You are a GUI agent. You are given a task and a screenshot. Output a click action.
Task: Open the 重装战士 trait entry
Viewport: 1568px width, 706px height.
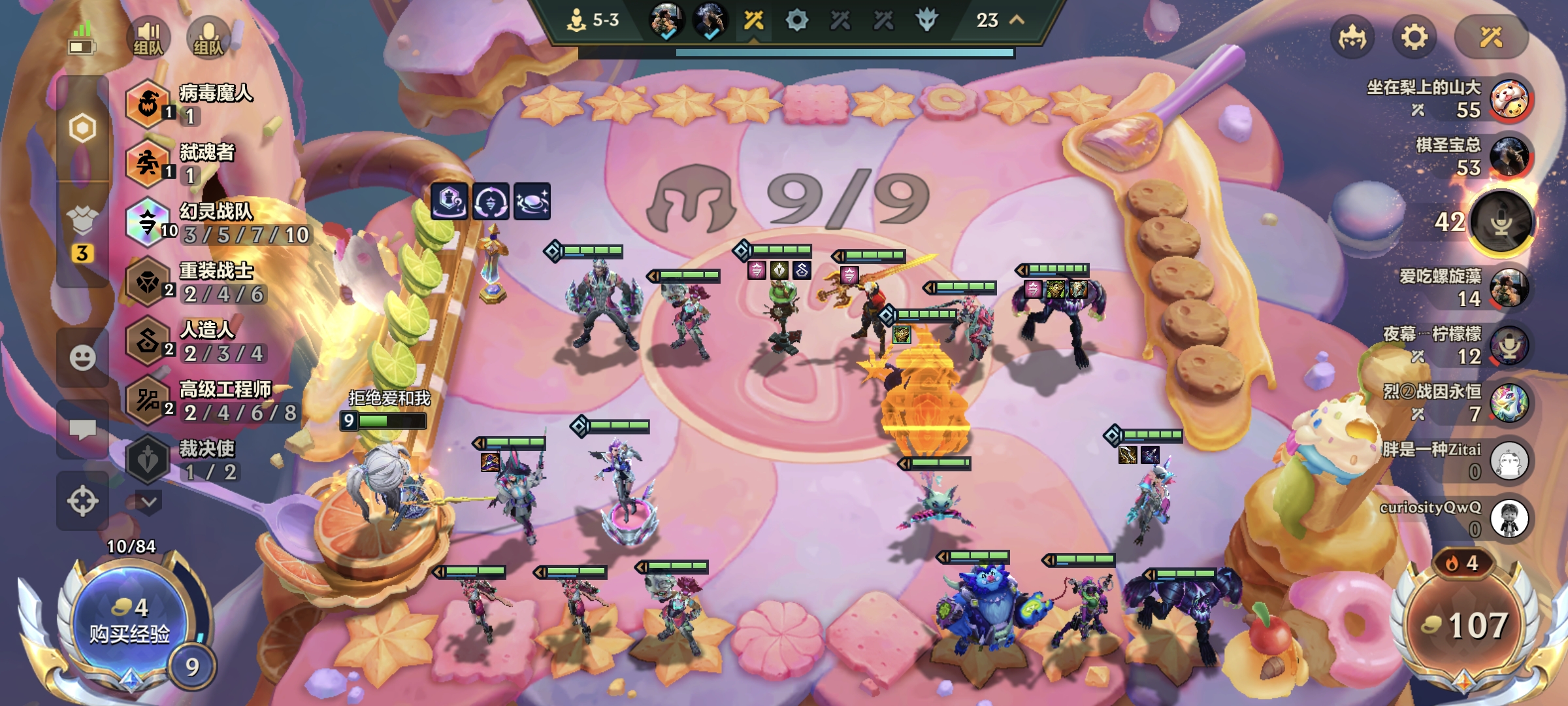tap(196, 282)
